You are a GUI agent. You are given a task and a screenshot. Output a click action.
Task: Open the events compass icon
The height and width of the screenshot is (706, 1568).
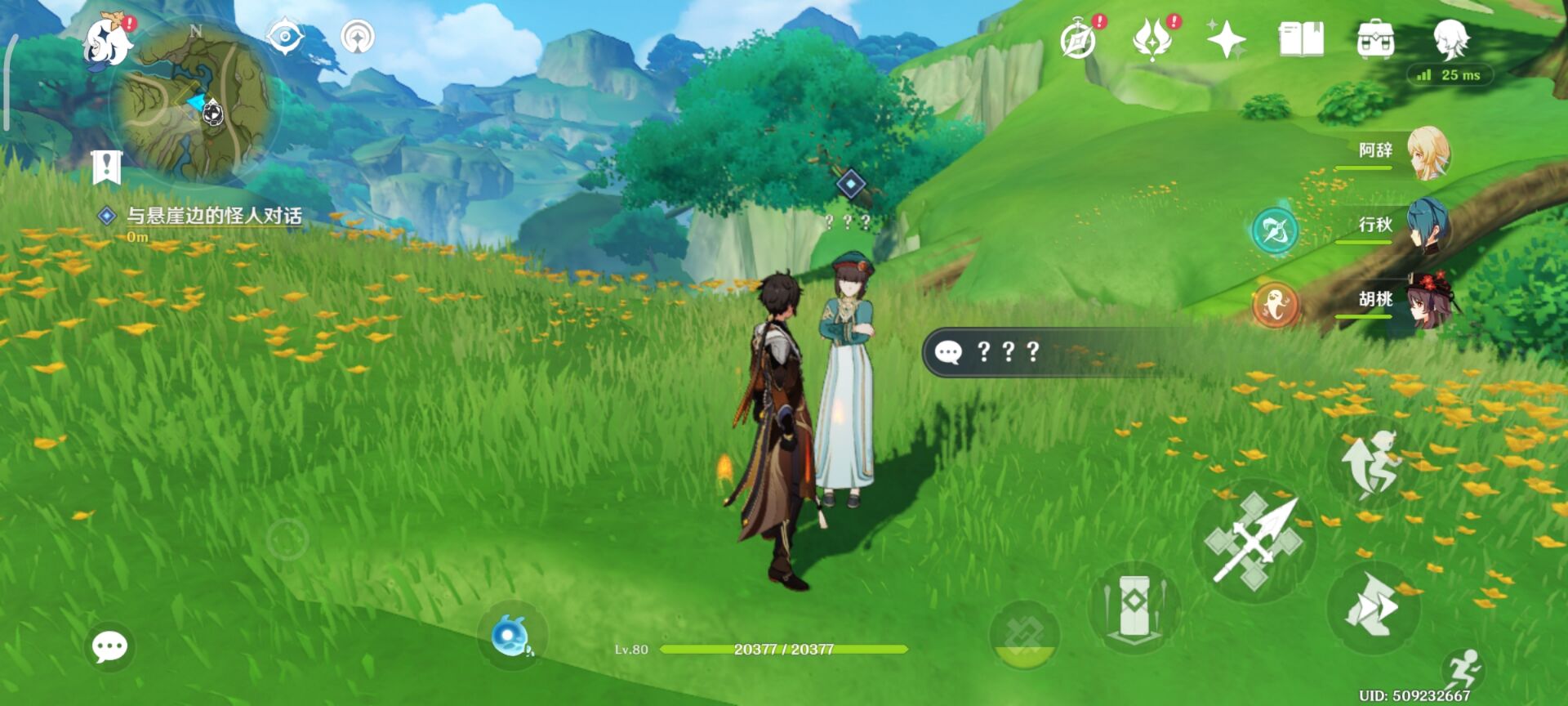1078,39
